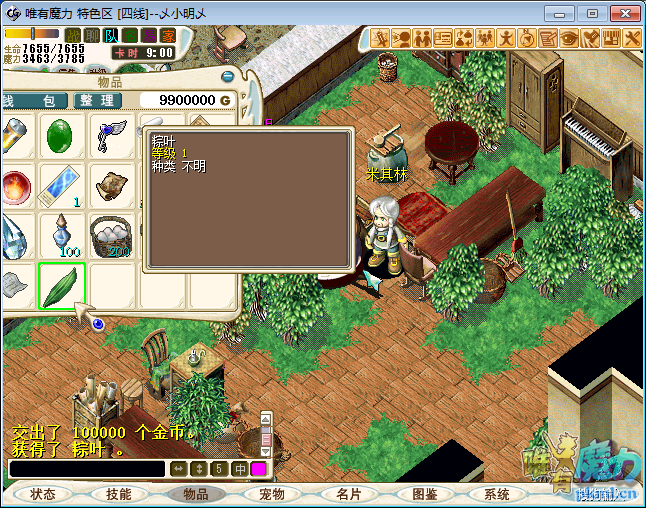Screen dimensions: 646x508
Task: Close the 物品 inventory window
Action: coord(228,76)
